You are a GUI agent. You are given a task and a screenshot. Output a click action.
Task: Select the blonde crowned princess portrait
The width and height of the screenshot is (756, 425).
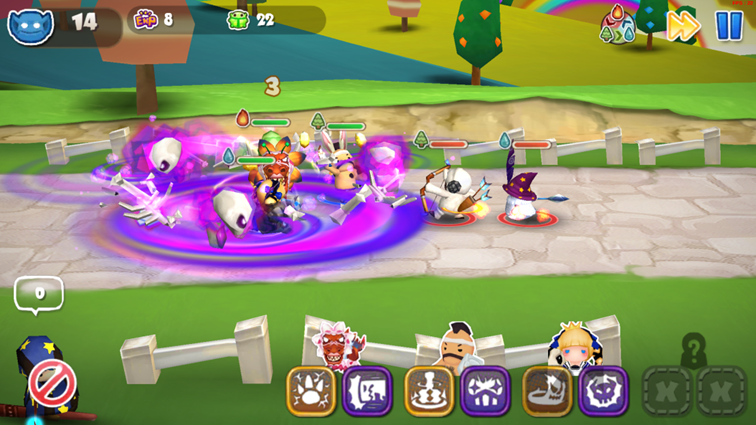[572, 346]
